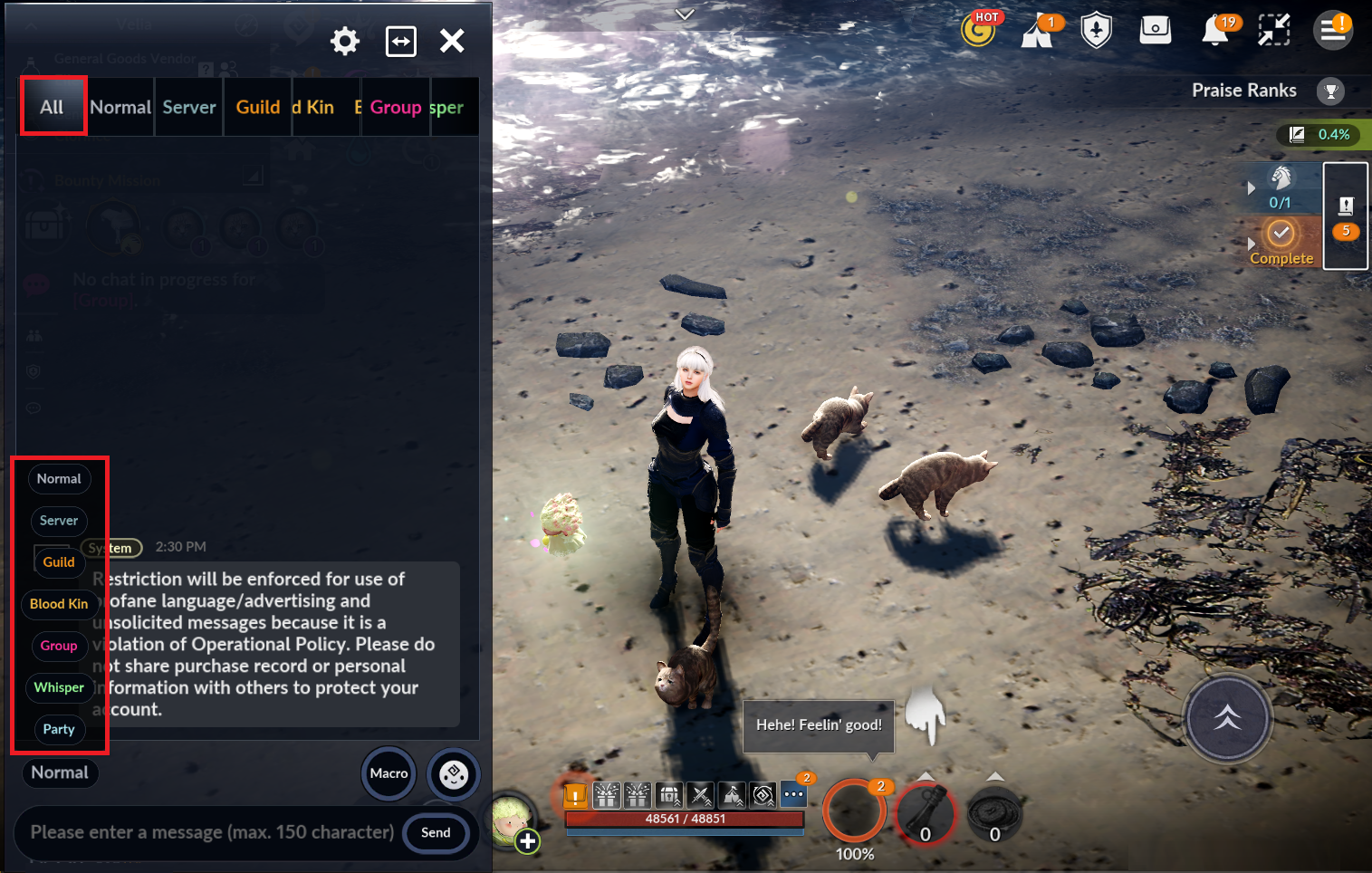Show the Group chat tab
1372x873 pixels.
click(396, 107)
